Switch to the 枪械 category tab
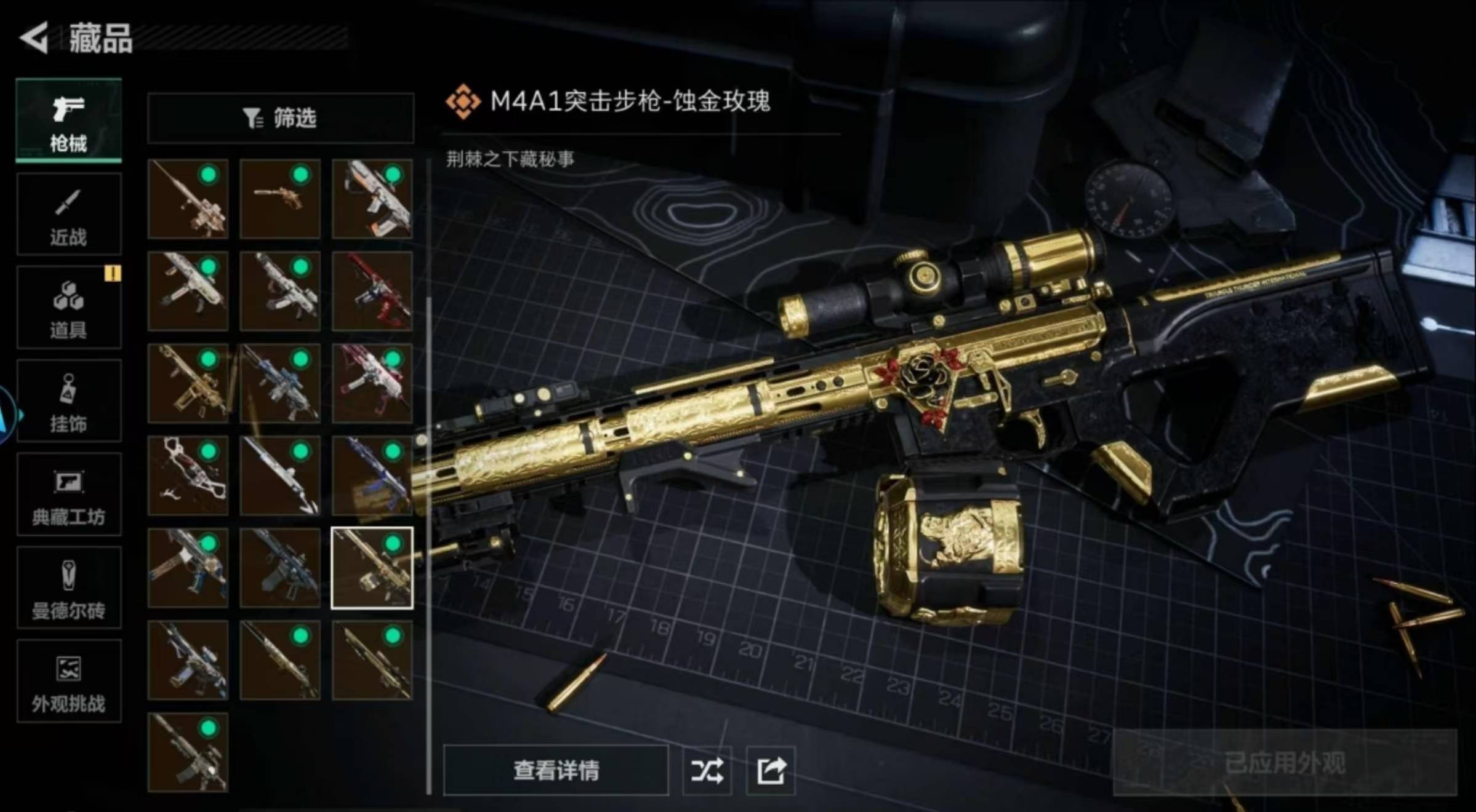This screenshot has height=812, width=1476. (x=68, y=121)
